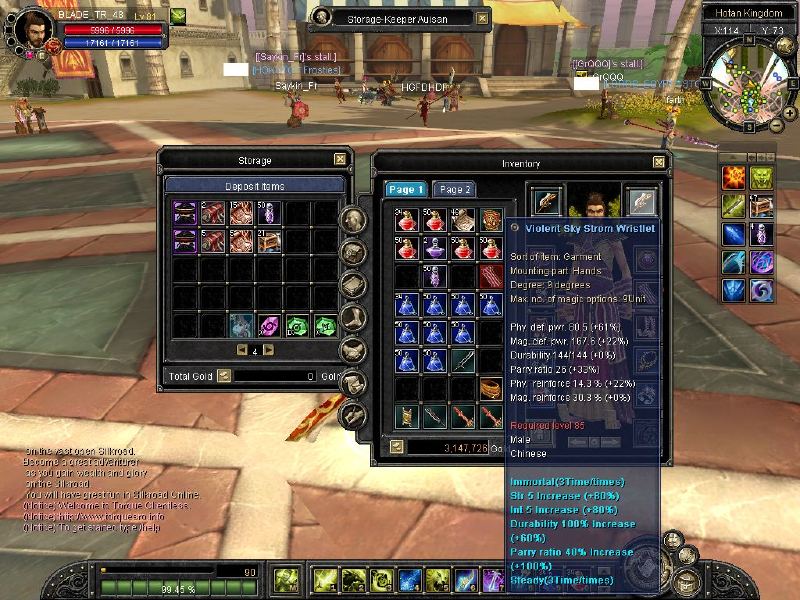800x600 pixels.
Task: Select the inventory Page 1 tab
Action: click(x=406, y=189)
